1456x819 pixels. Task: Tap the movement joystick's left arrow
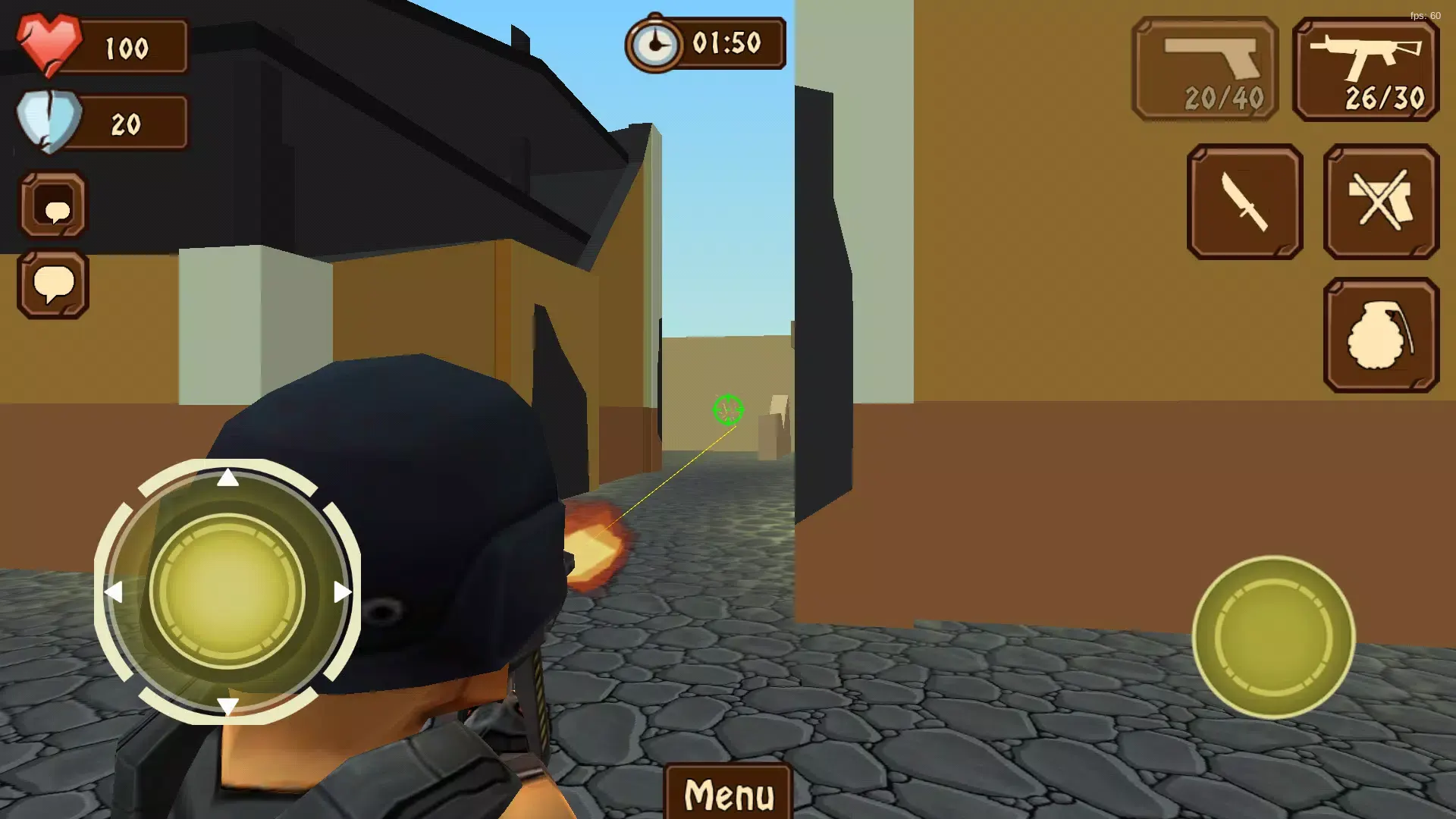coord(114,591)
